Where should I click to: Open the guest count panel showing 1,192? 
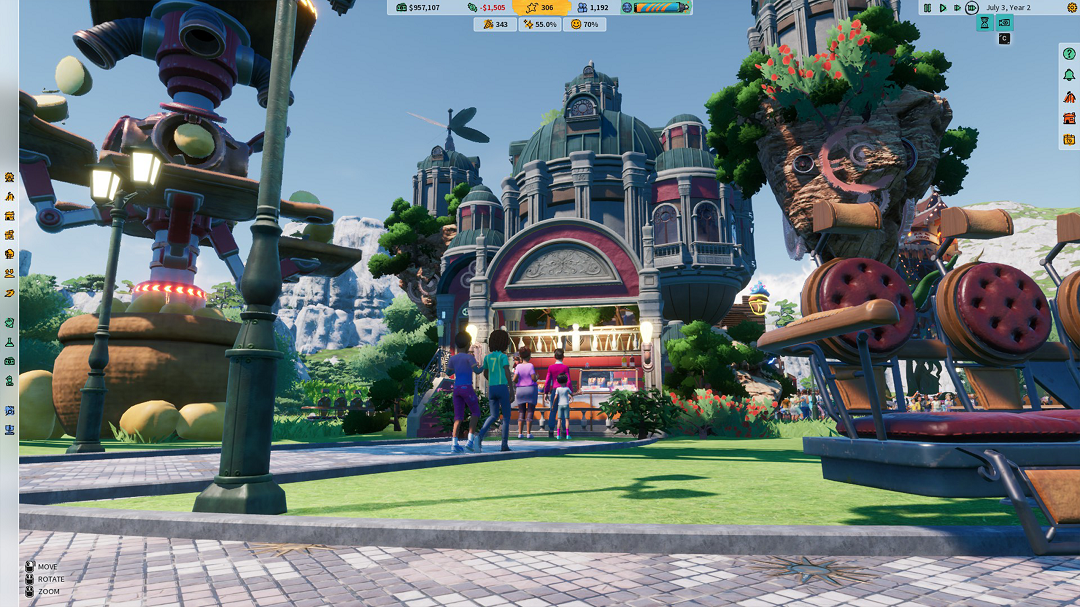pyautogui.click(x=593, y=8)
